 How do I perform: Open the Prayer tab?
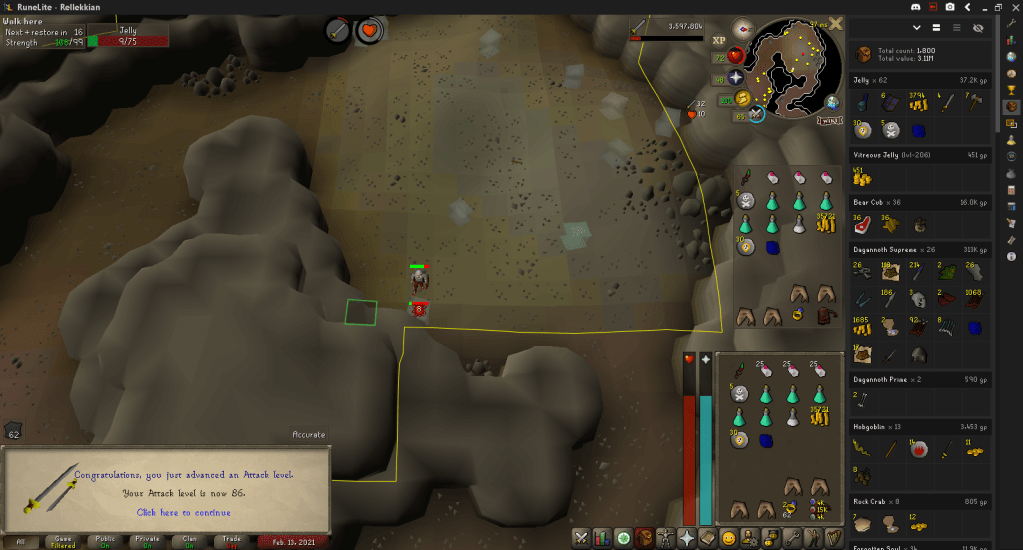689,538
